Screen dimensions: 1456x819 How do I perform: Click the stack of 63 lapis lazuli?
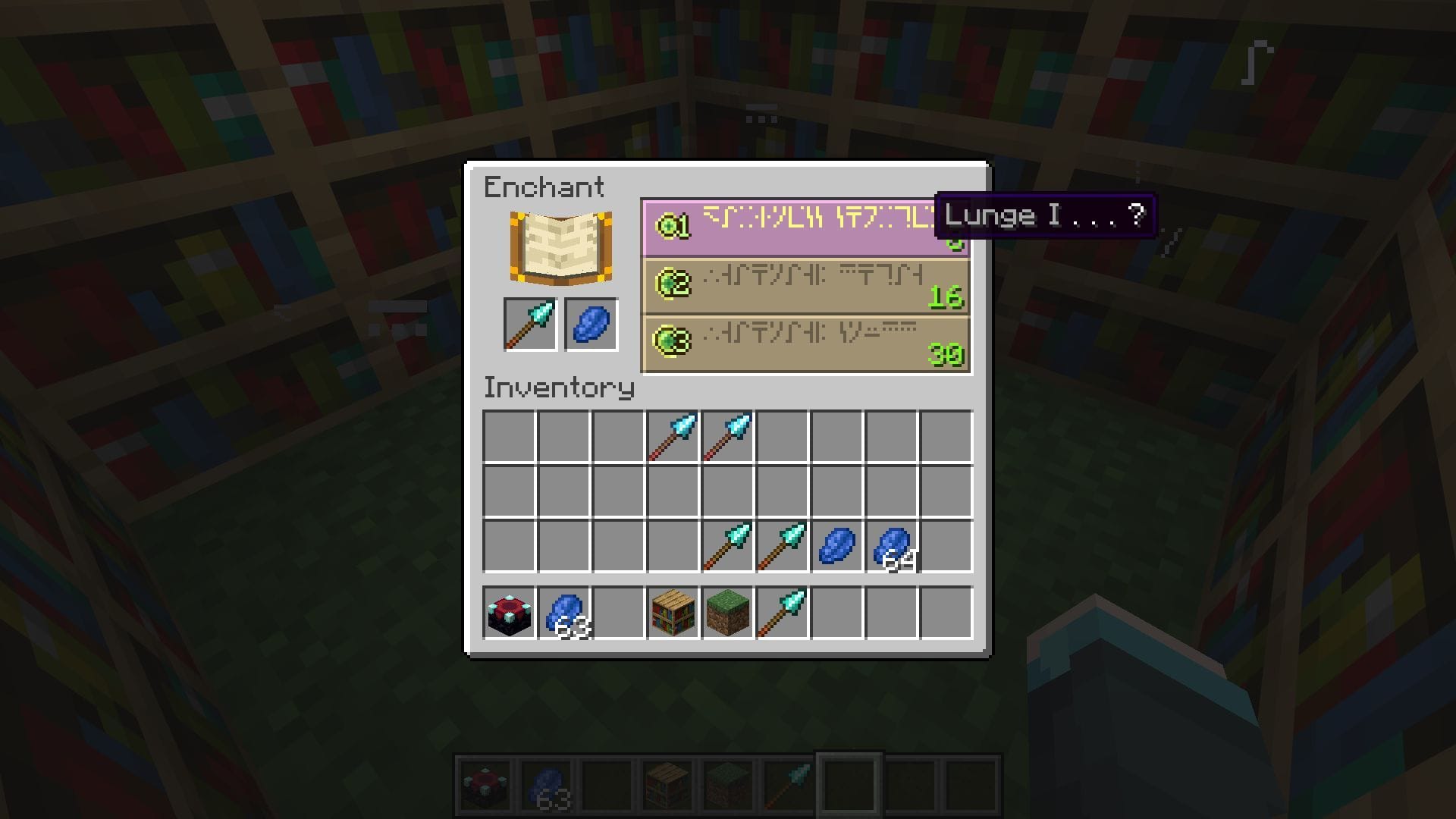click(x=563, y=613)
